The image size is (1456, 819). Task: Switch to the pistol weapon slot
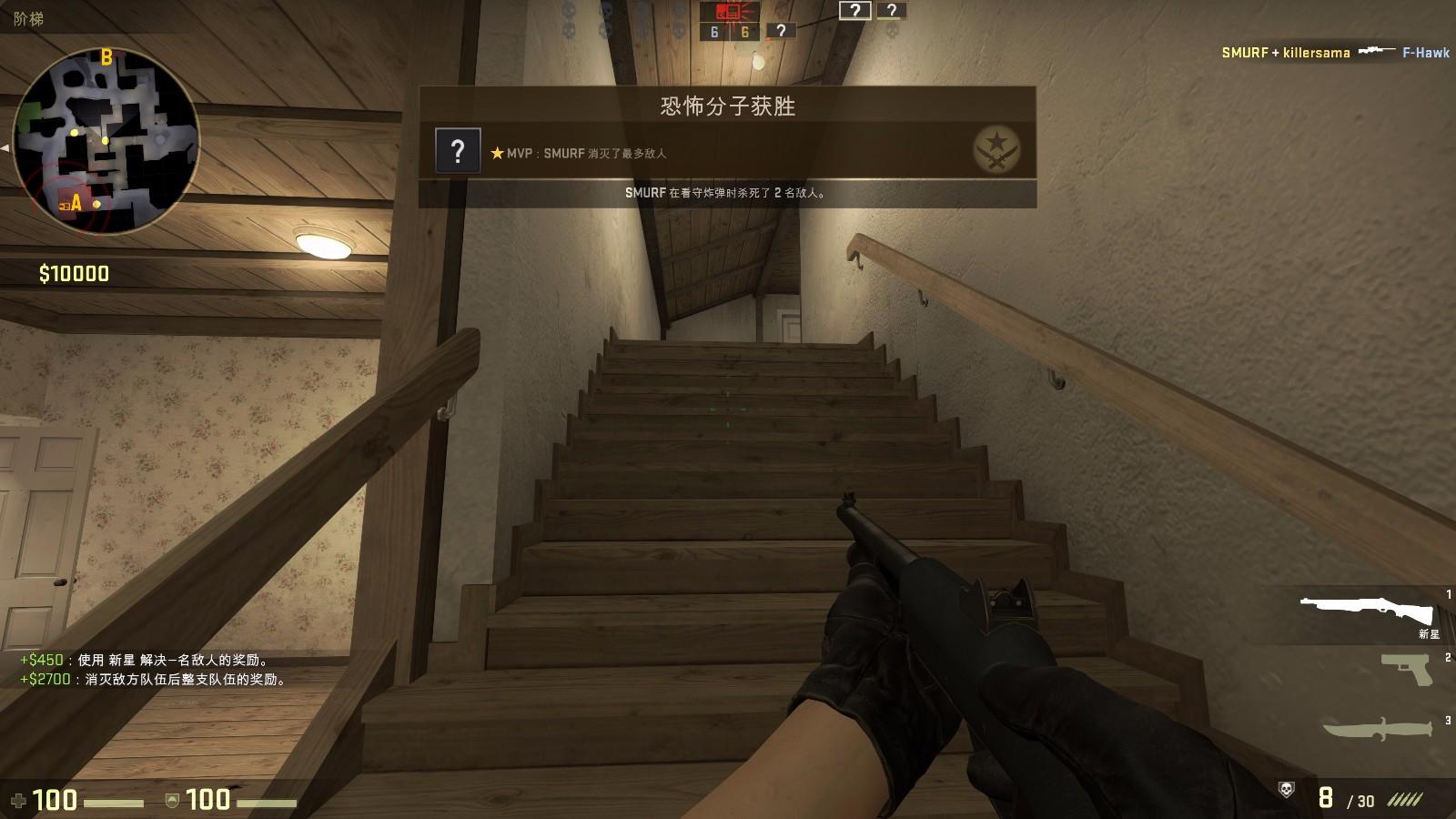(1406, 670)
